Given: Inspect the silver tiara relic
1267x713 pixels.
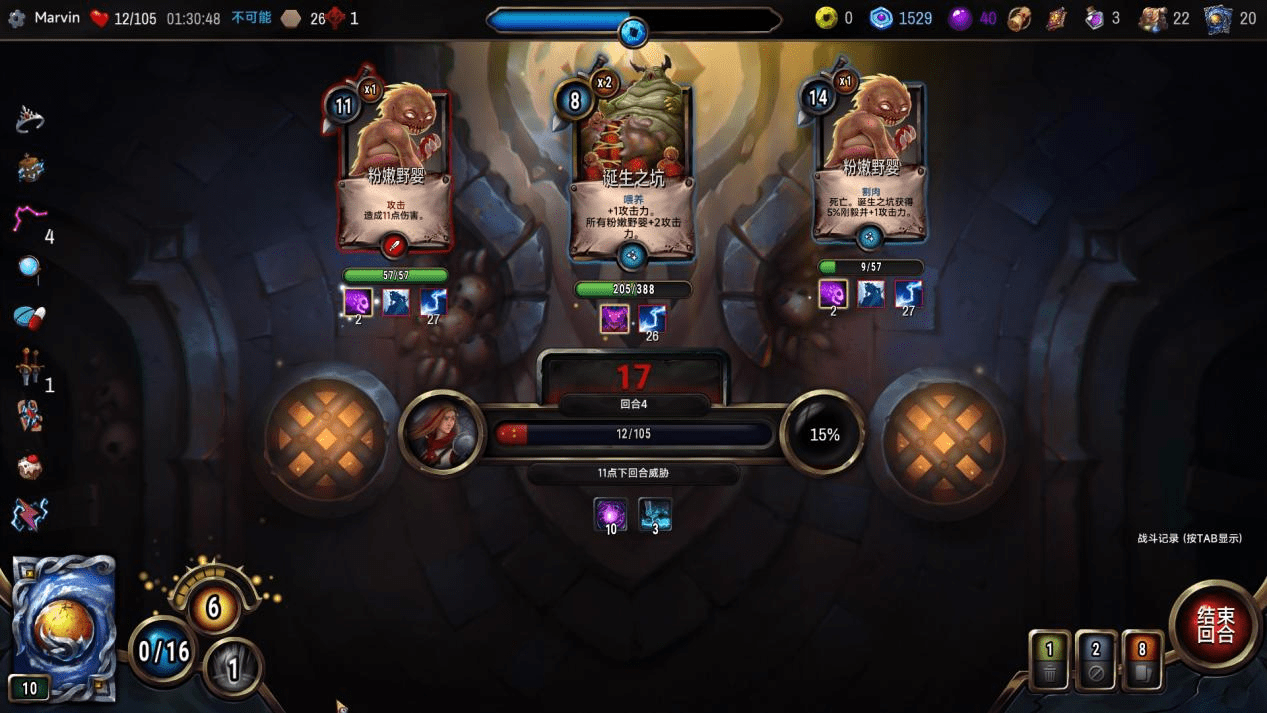Looking at the screenshot, I should [x=30, y=120].
